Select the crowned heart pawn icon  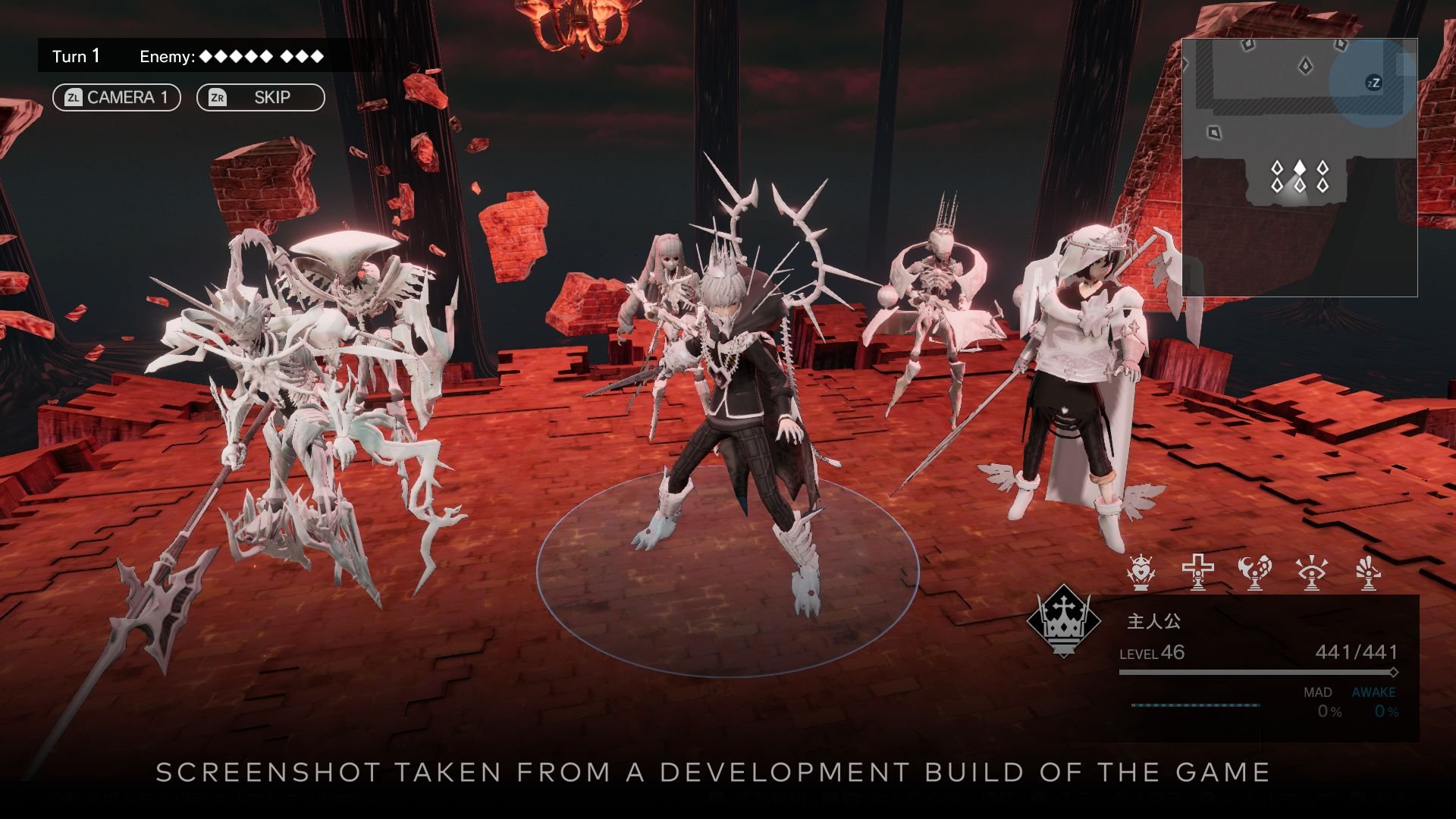coord(1141,573)
